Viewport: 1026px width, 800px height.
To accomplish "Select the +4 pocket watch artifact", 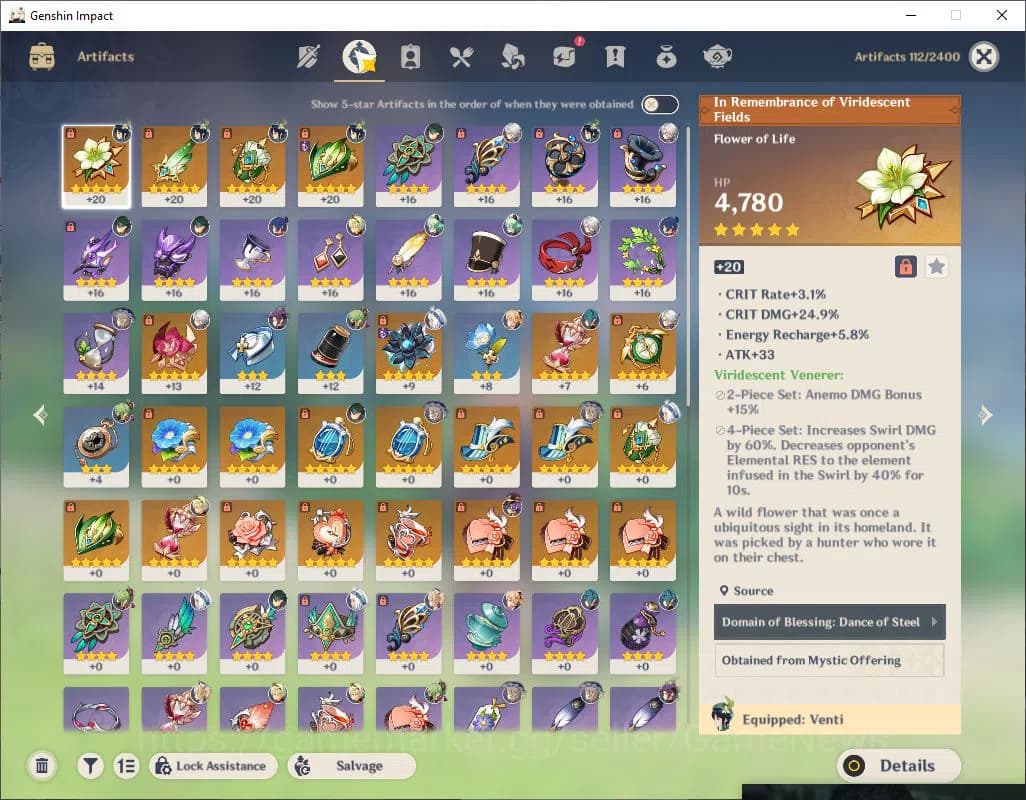I will (96, 445).
